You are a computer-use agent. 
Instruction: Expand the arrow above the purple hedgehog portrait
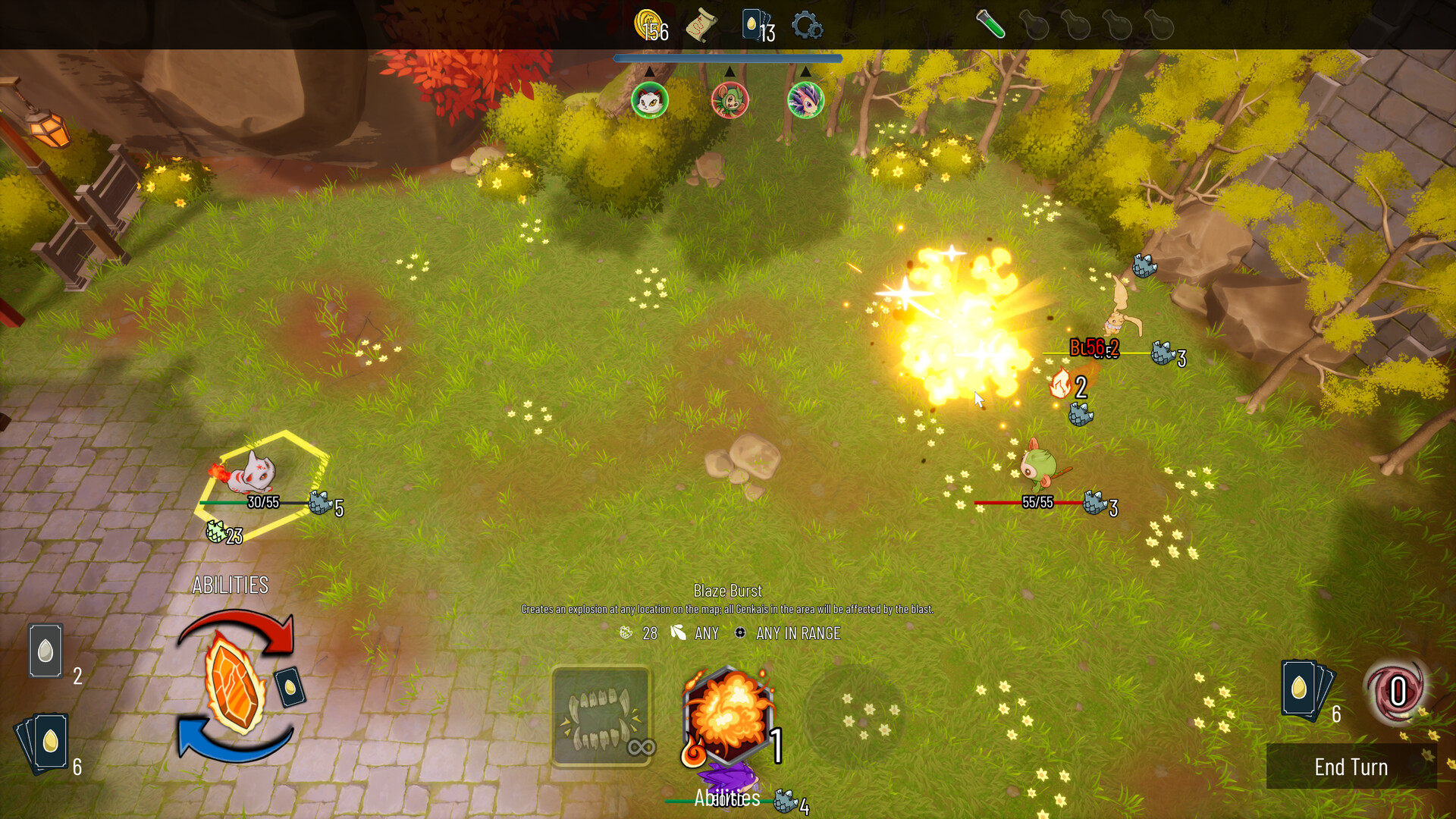(805, 72)
